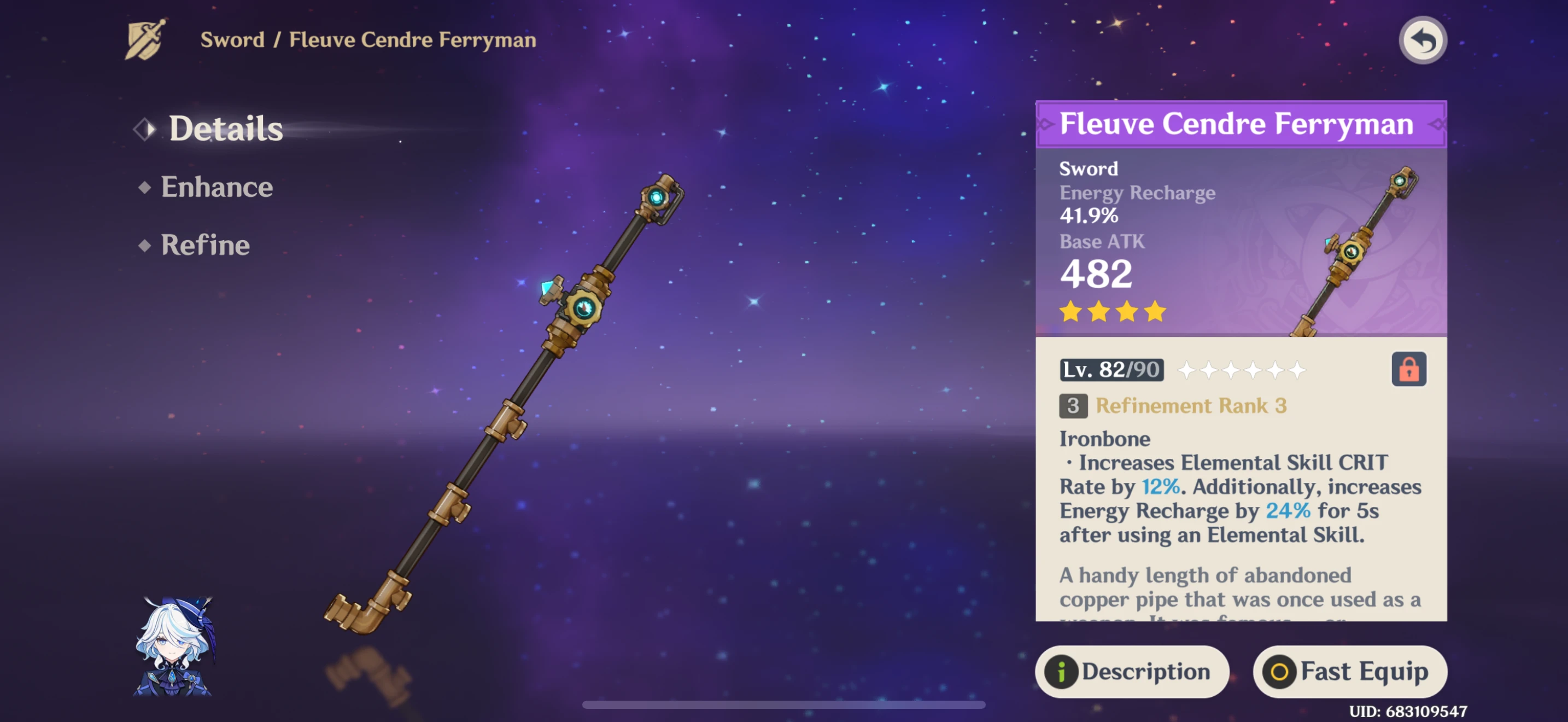
Task: Switch to the Enhance tab
Action: coord(217,187)
